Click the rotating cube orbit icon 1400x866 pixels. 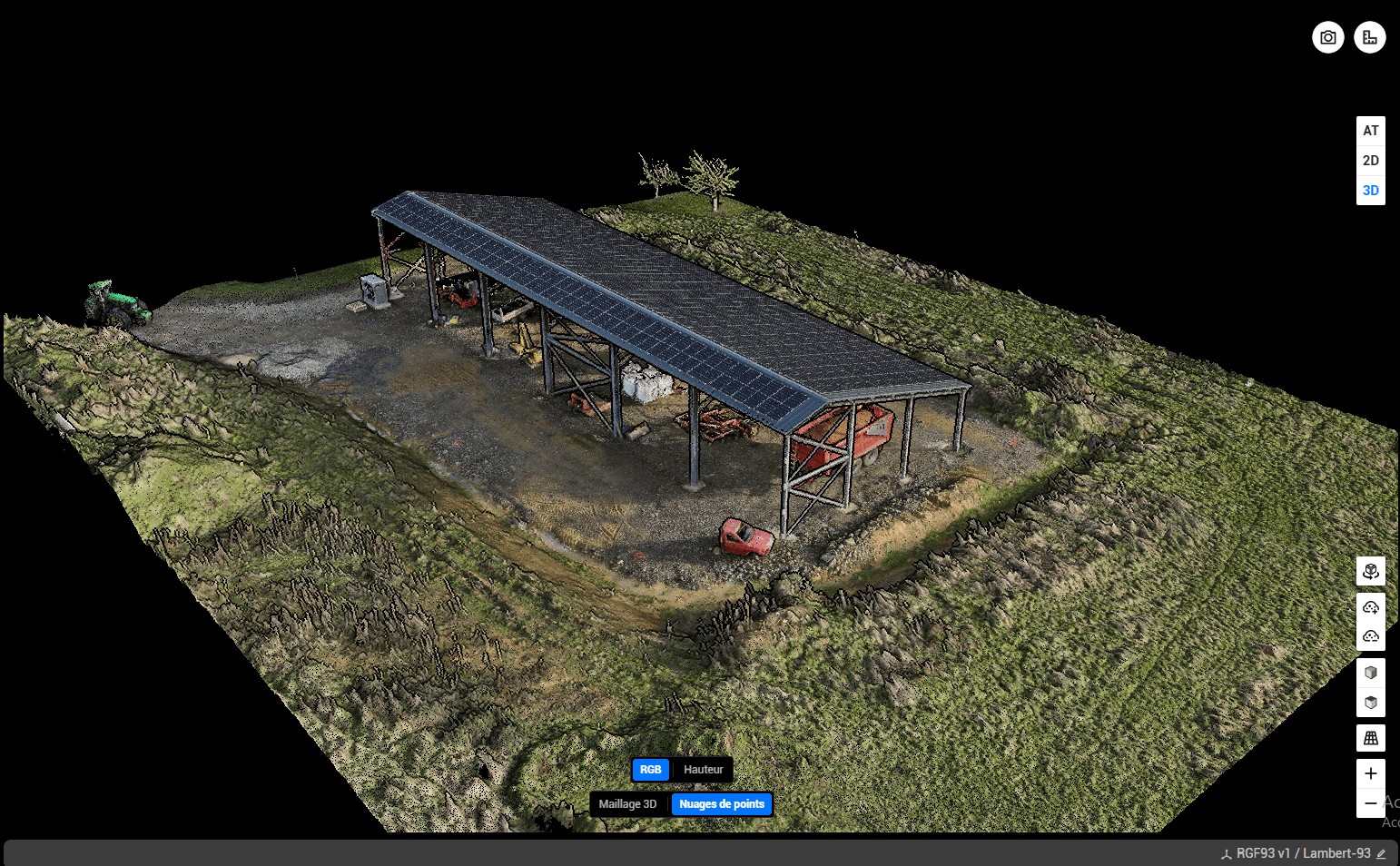[x=1370, y=571]
